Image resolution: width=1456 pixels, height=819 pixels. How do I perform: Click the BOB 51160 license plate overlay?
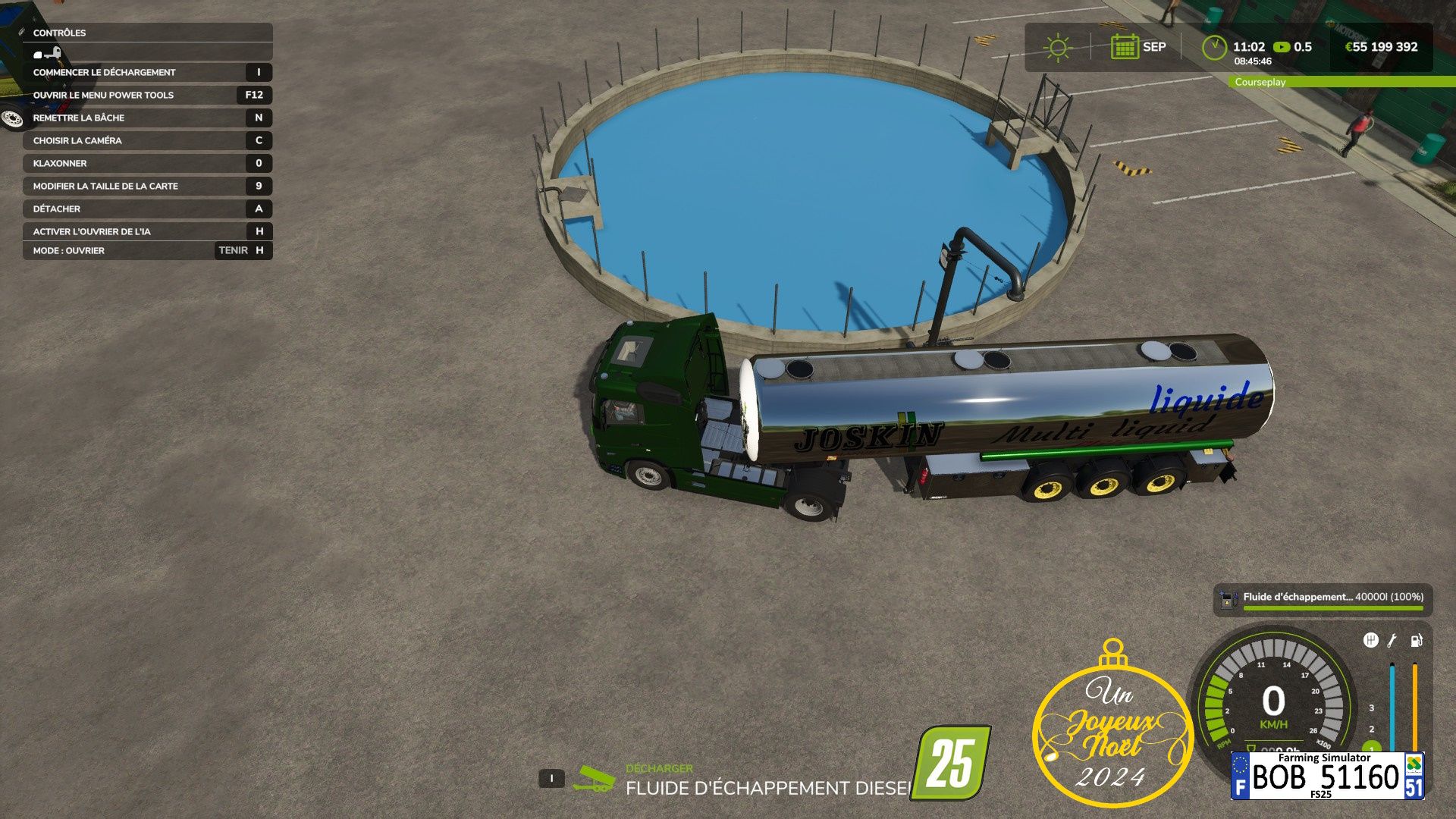click(x=1327, y=776)
